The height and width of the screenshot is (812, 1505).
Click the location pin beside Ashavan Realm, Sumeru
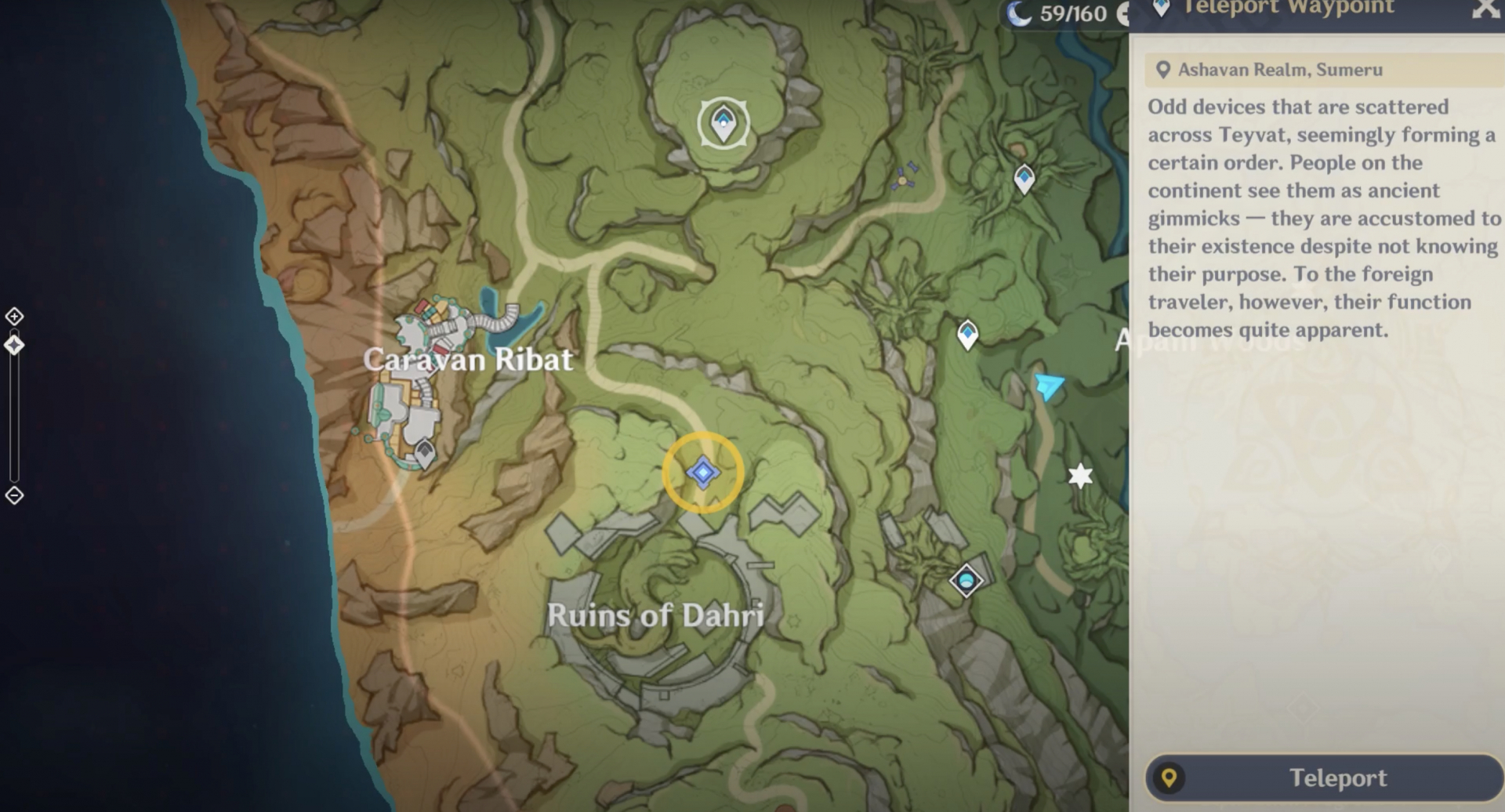[1162, 69]
